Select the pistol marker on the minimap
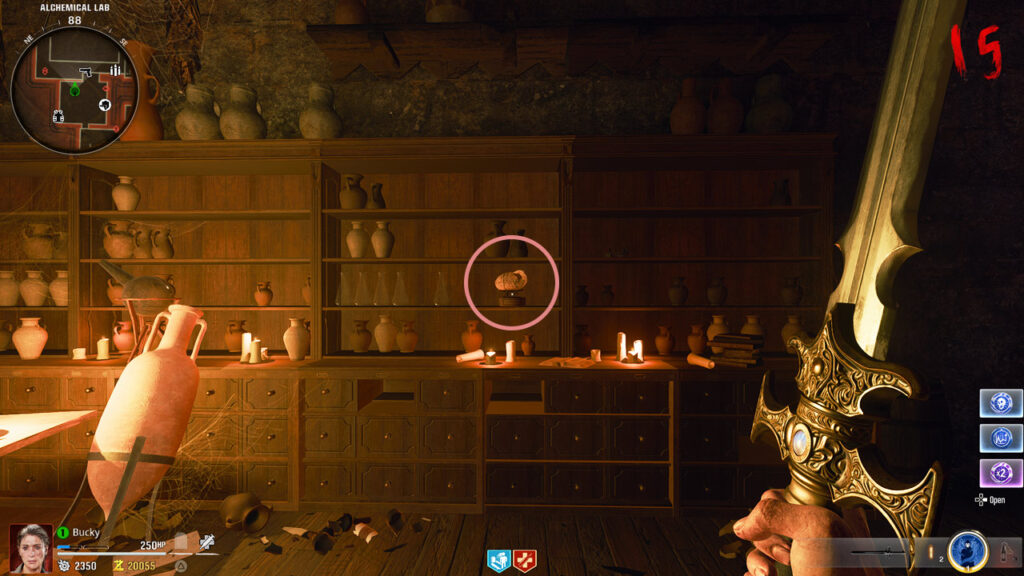Viewport: 1024px width, 576px height. pyautogui.click(x=86, y=73)
